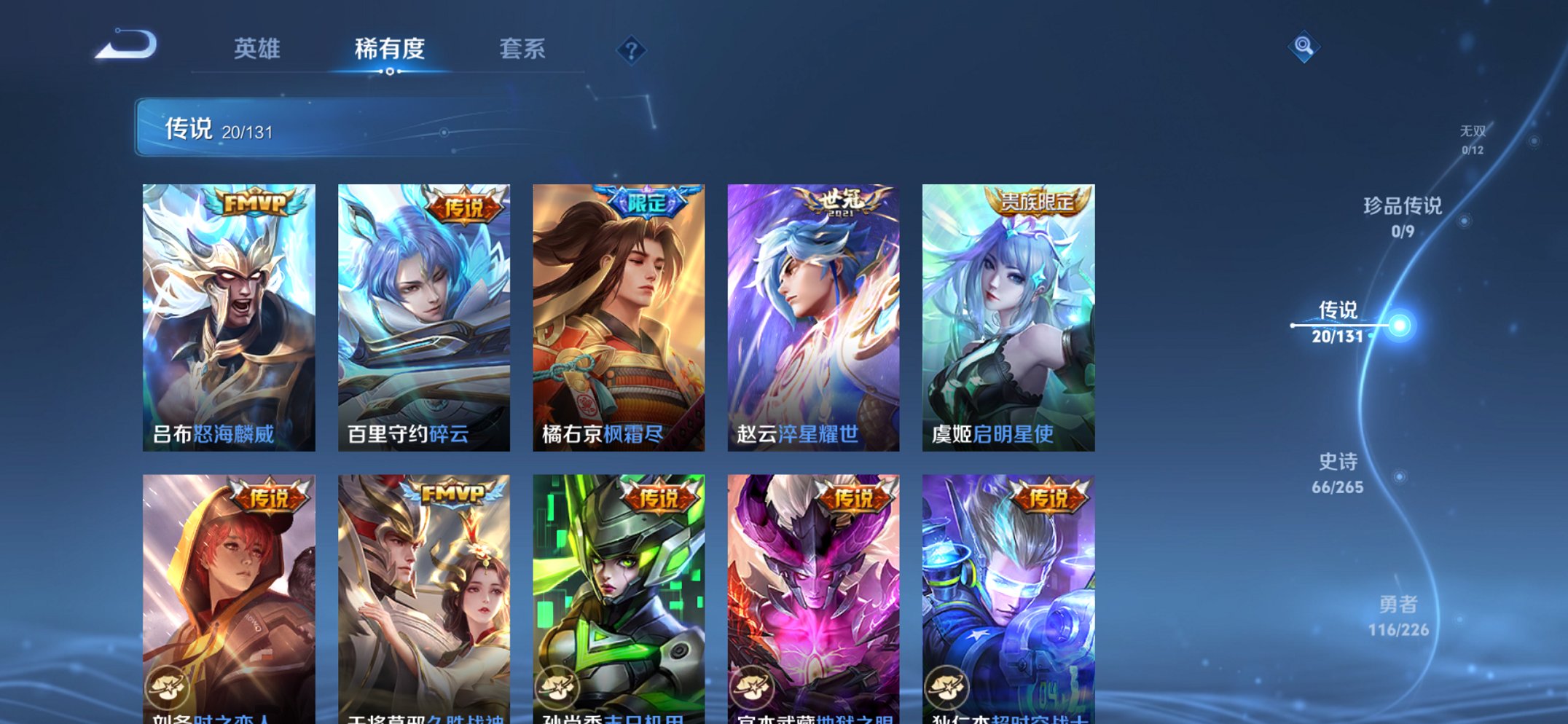Tap the fragment exchange icon on 刘备 card
The width and height of the screenshot is (1568, 724).
pos(170,685)
